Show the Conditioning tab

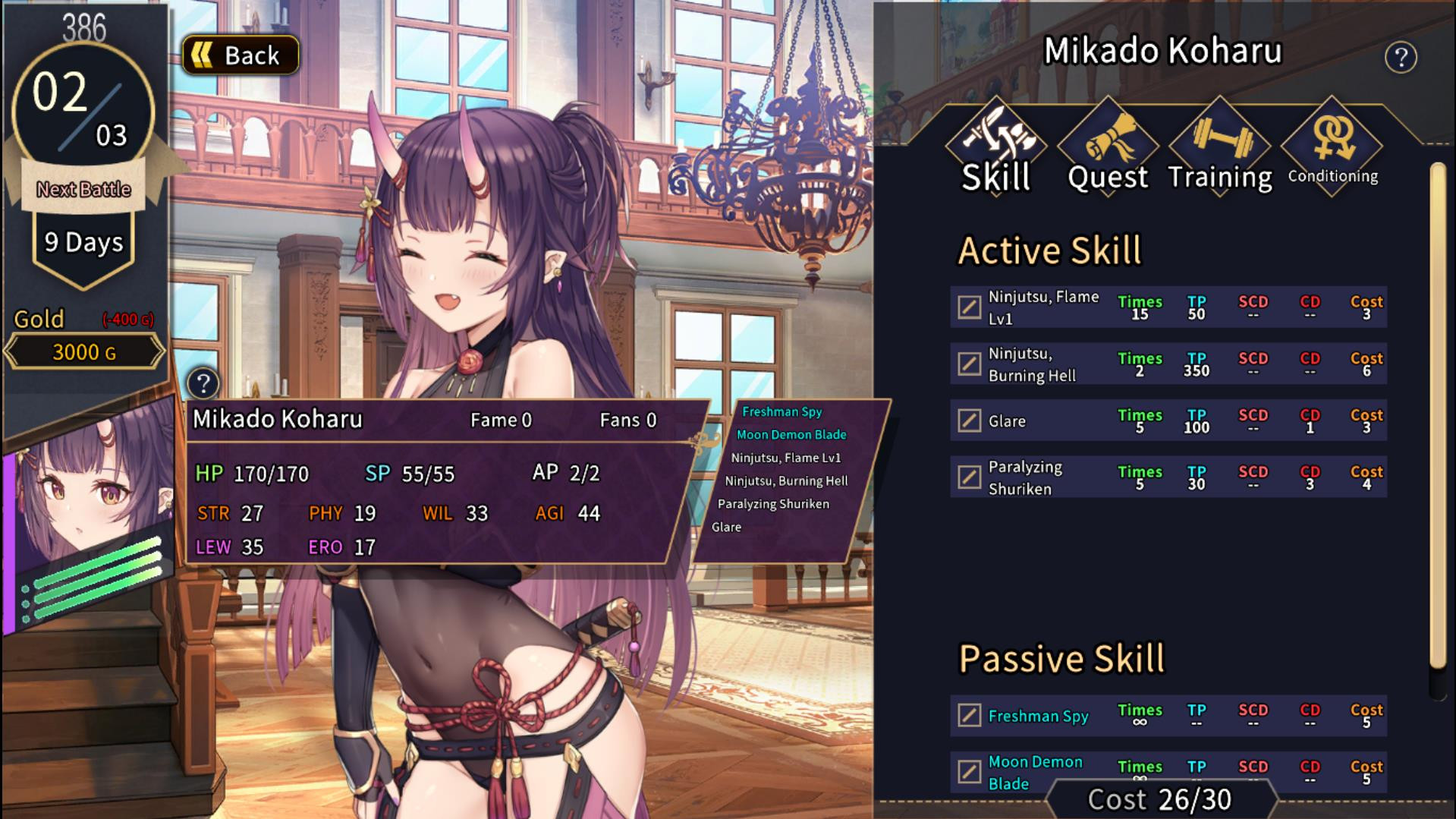1332,149
